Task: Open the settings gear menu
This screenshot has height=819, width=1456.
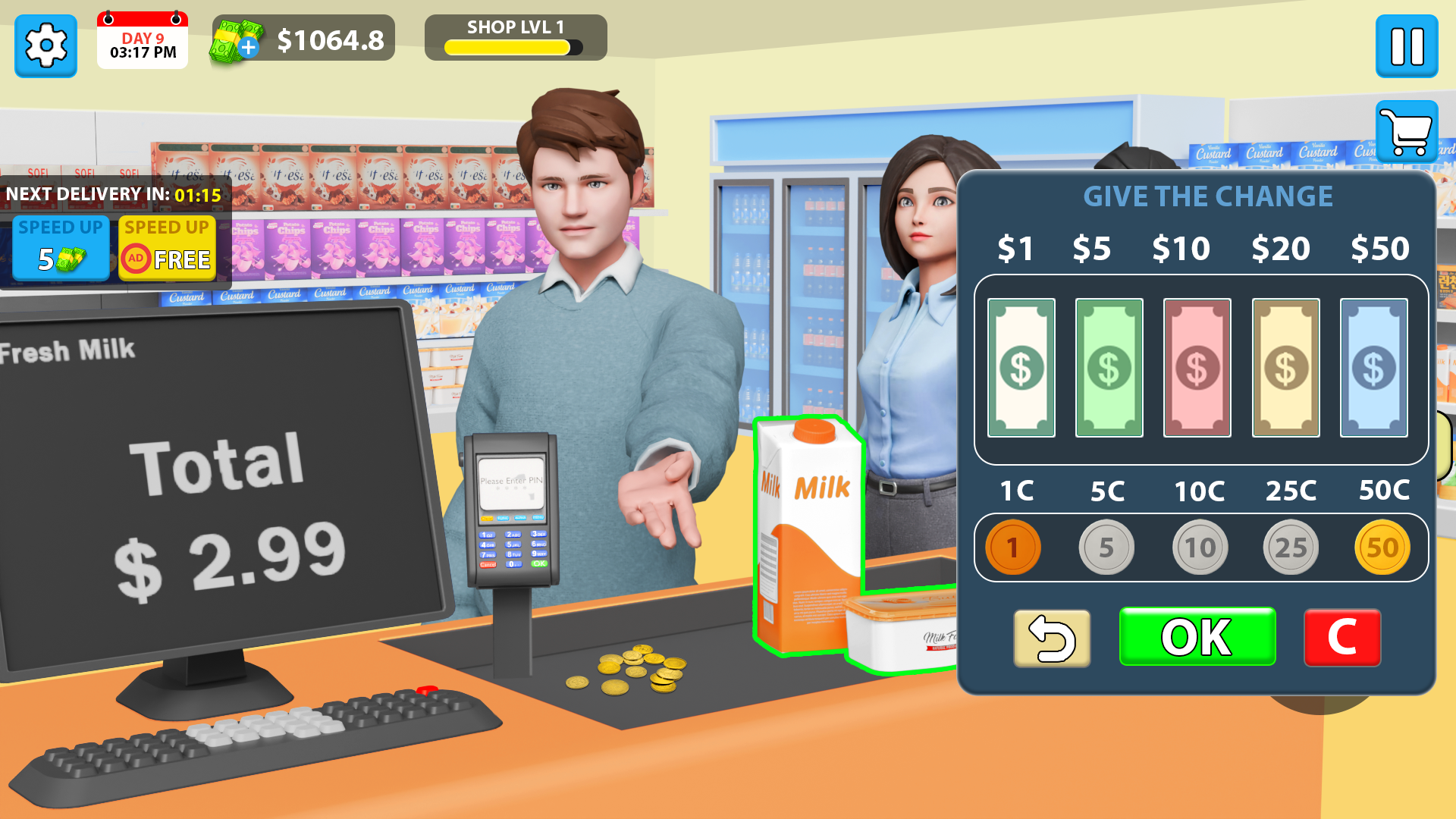Action: 45,45
